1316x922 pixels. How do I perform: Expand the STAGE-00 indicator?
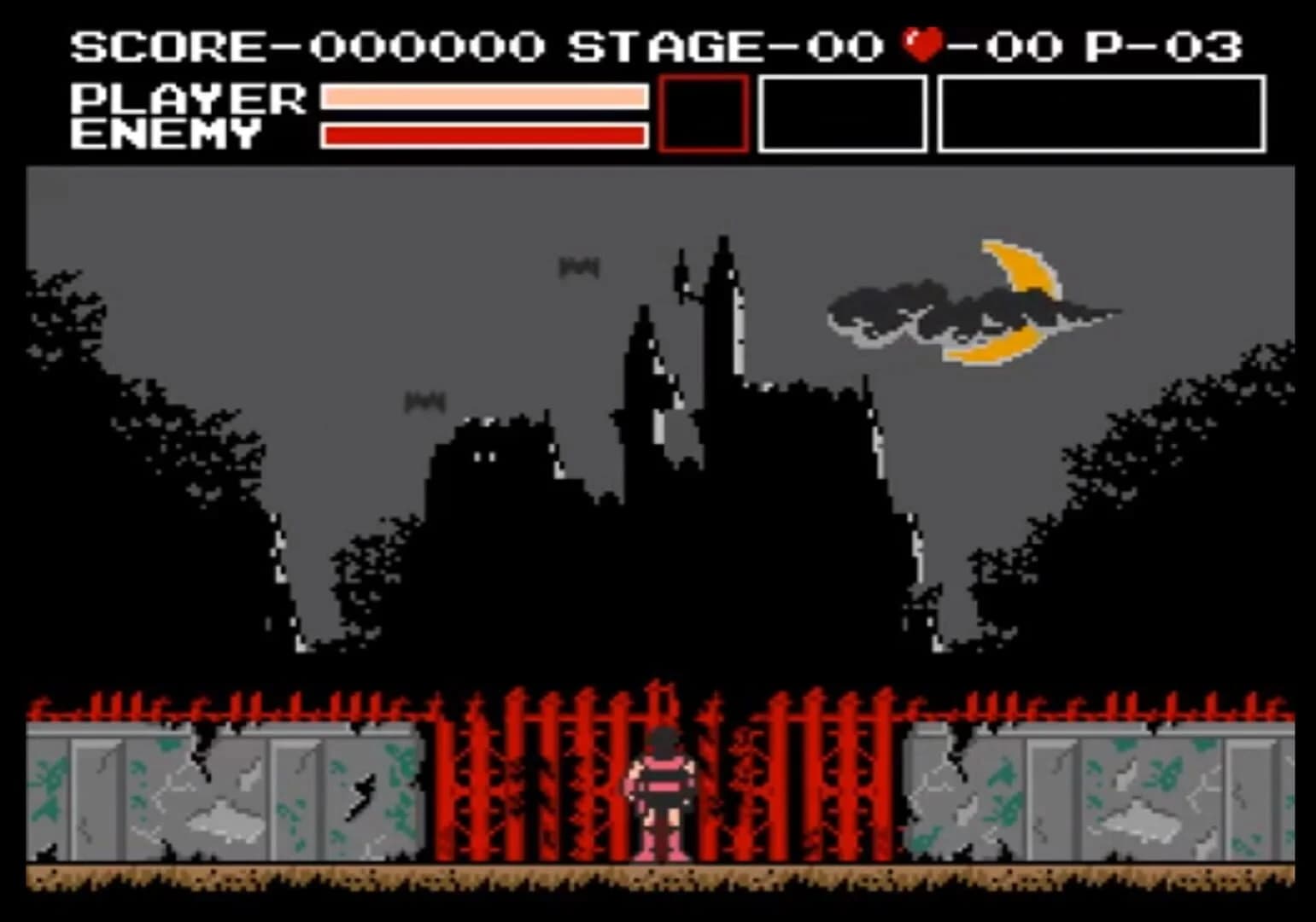pos(726,49)
